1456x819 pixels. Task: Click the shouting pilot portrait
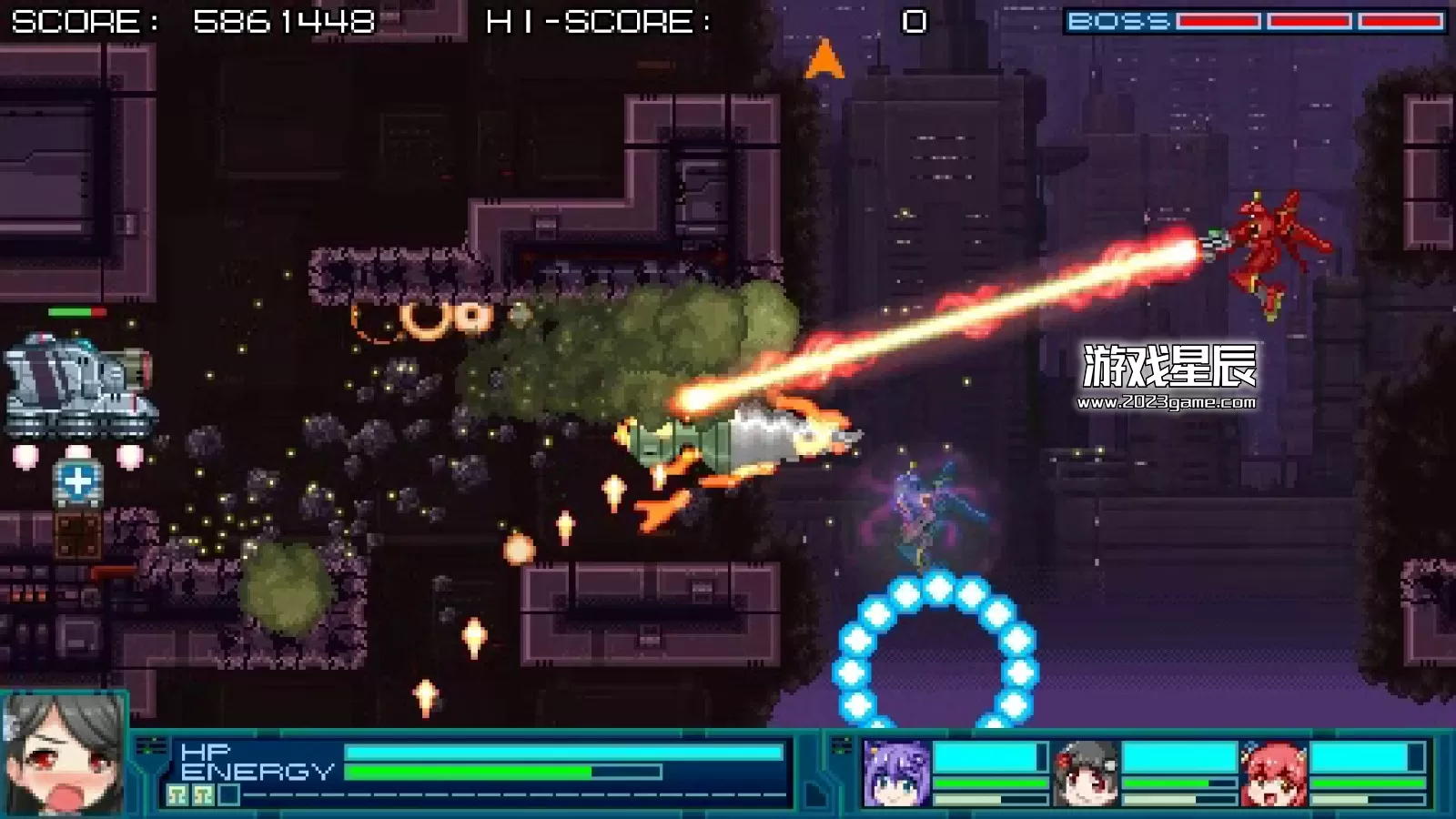point(64,755)
